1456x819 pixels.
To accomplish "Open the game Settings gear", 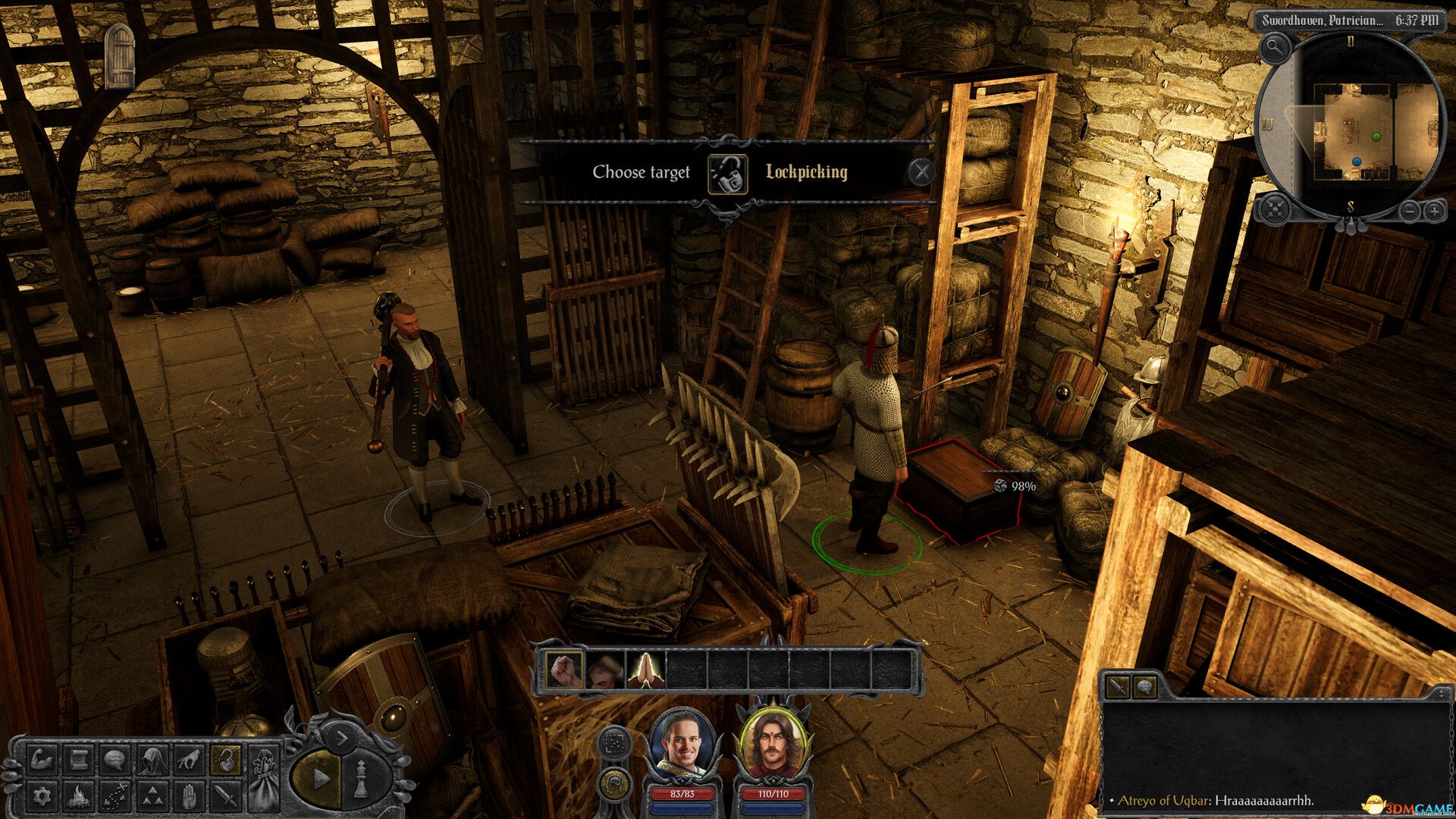I will click(x=42, y=795).
